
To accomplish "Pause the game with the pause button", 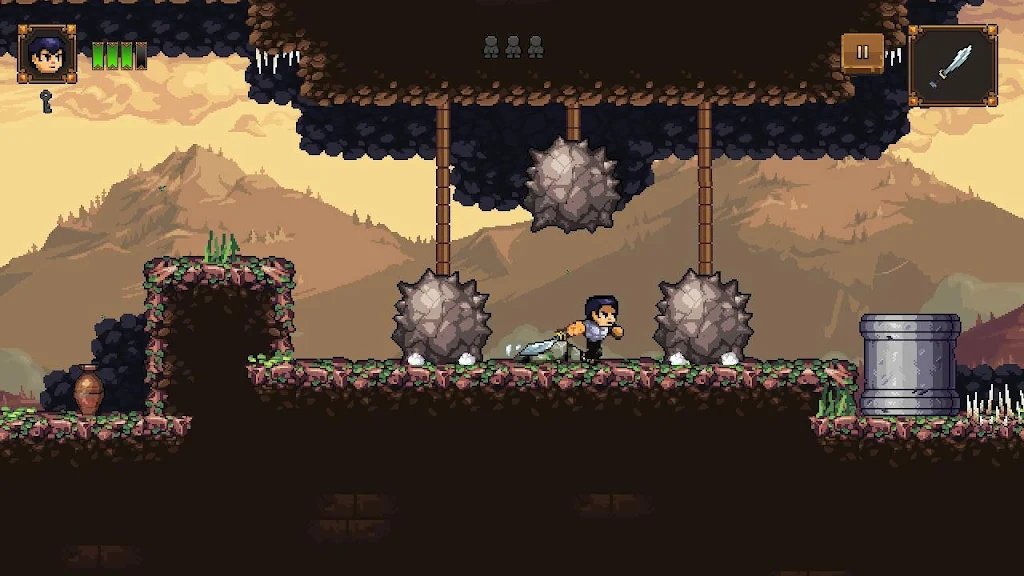I will [861, 53].
